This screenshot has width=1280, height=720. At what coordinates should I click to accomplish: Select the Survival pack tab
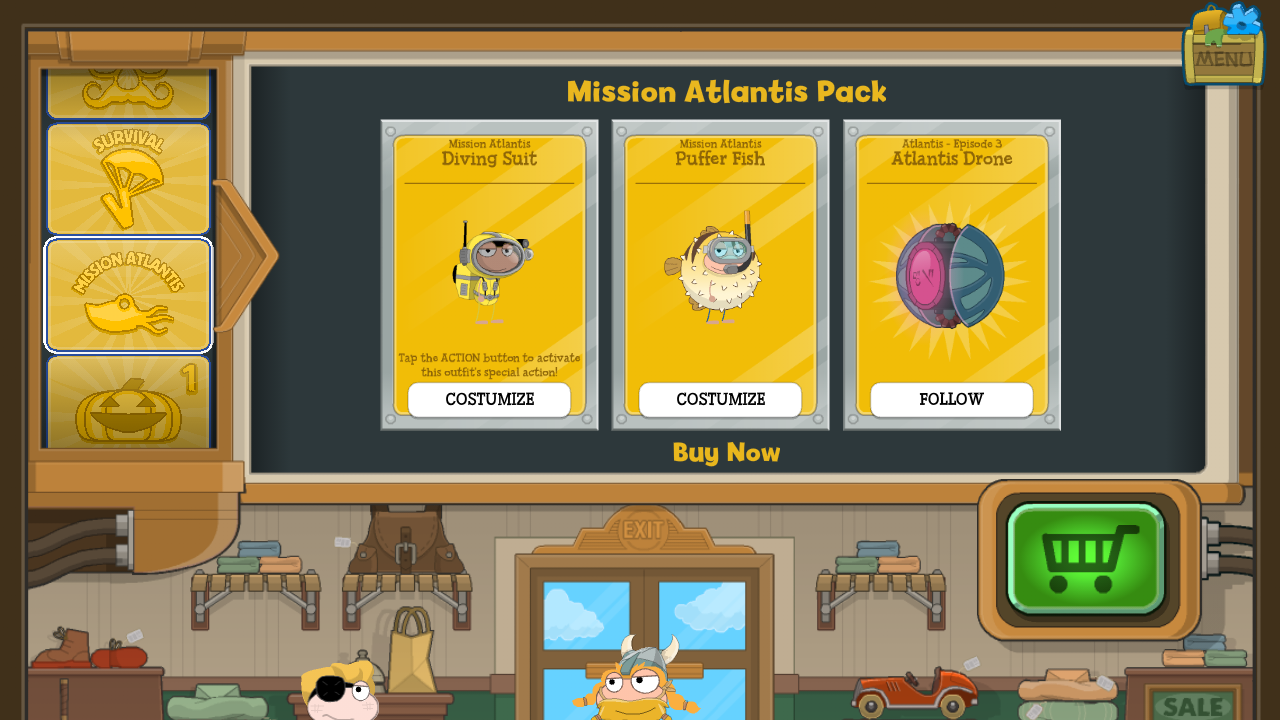[128, 179]
